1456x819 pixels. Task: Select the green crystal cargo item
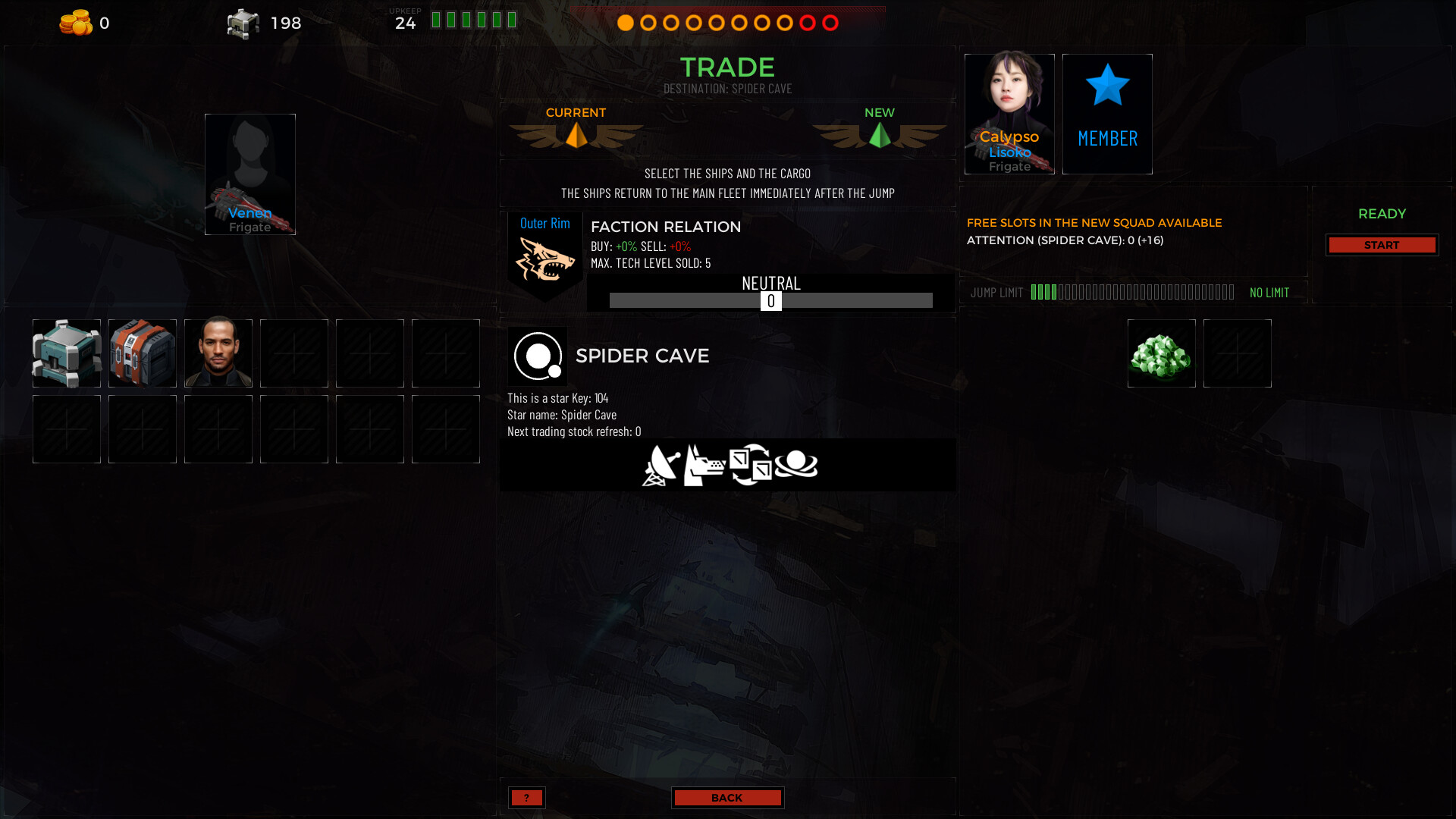coord(1161,353)
